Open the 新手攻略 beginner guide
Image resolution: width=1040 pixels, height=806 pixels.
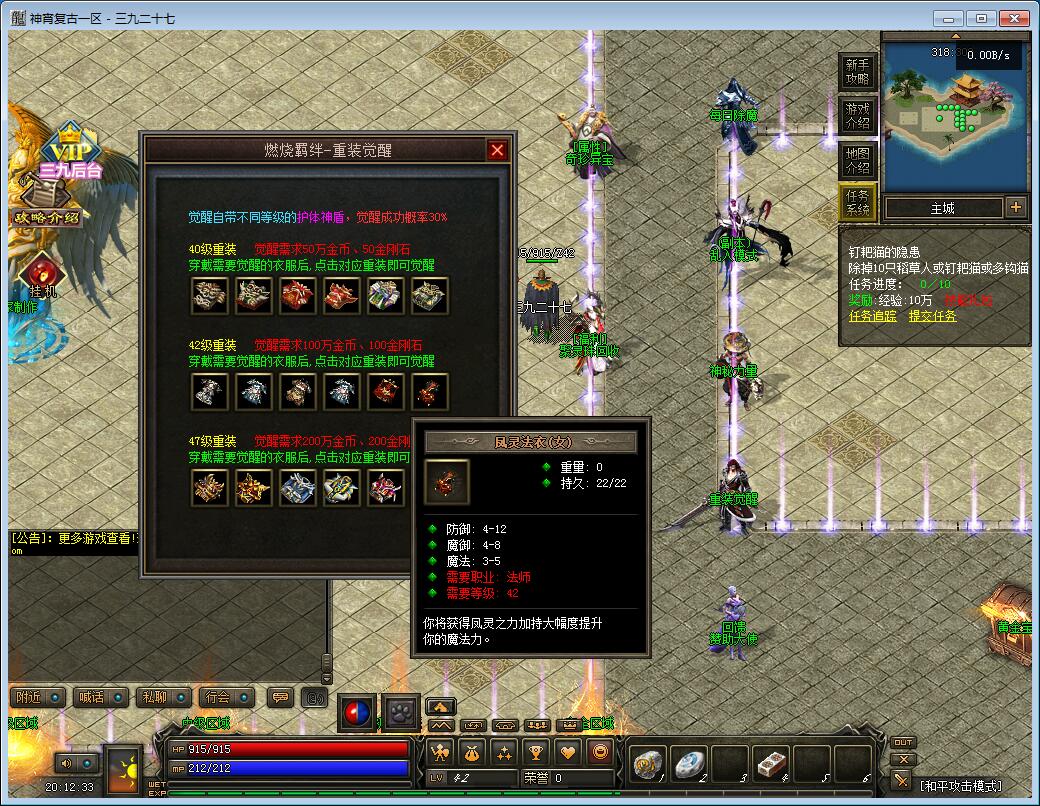857,71
